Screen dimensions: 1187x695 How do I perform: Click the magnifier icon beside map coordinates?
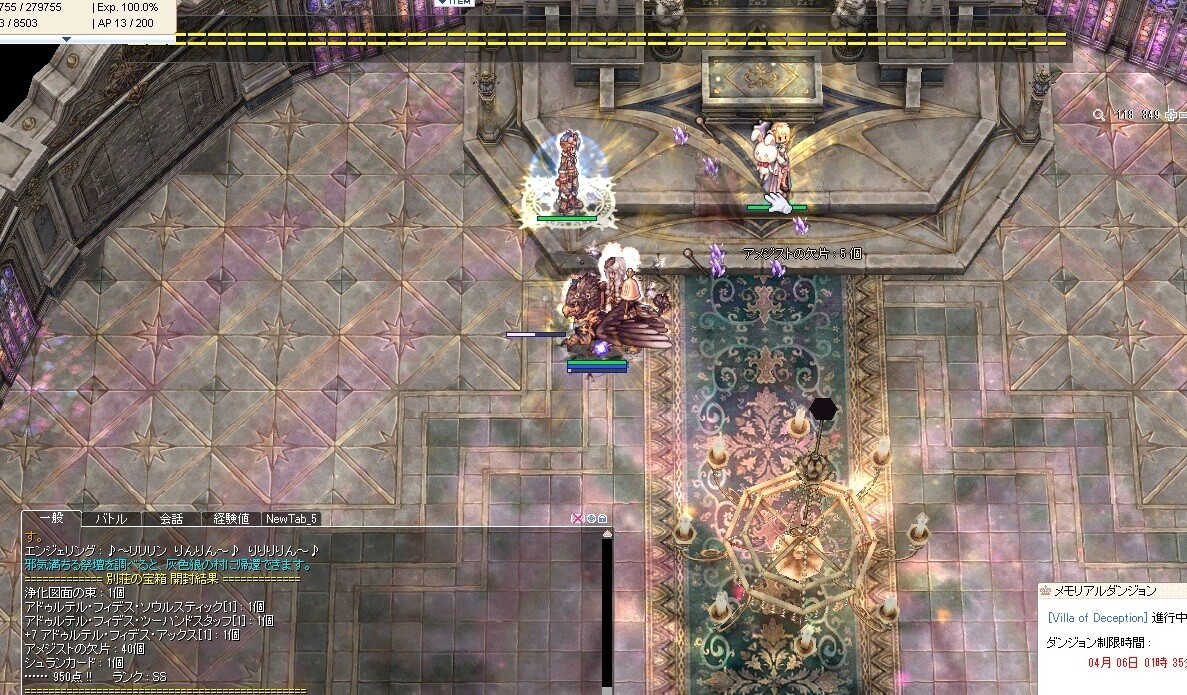[x=1099, y=115]
